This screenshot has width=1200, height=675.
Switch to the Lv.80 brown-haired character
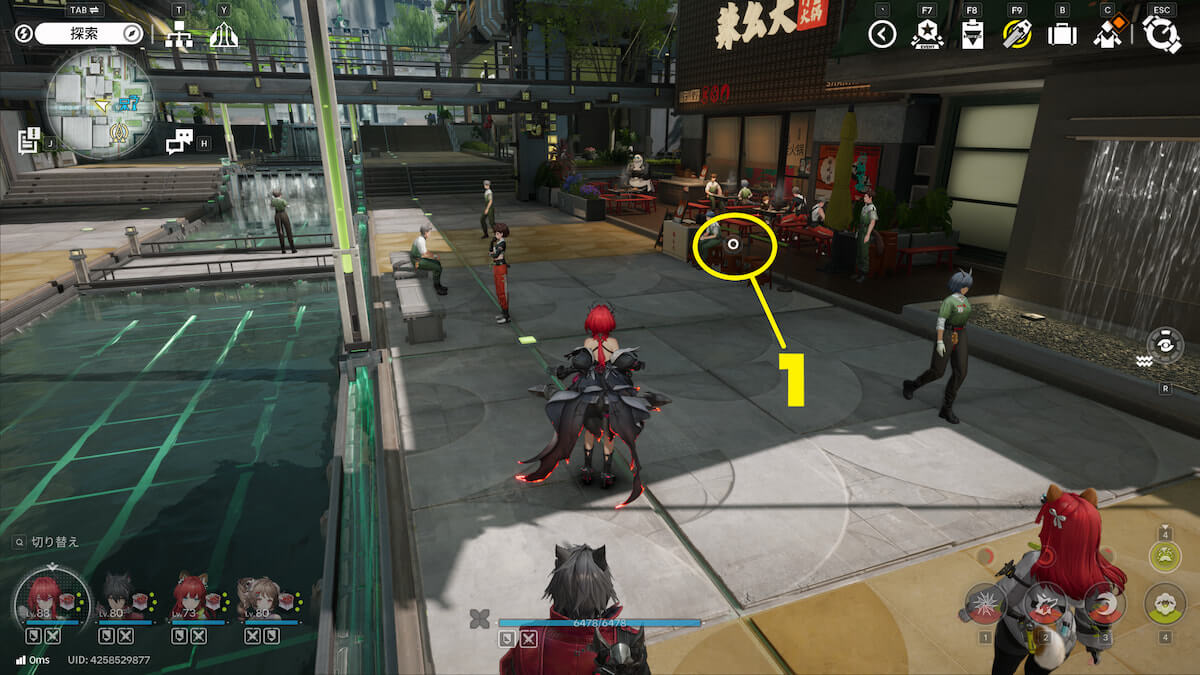[261, 600]
